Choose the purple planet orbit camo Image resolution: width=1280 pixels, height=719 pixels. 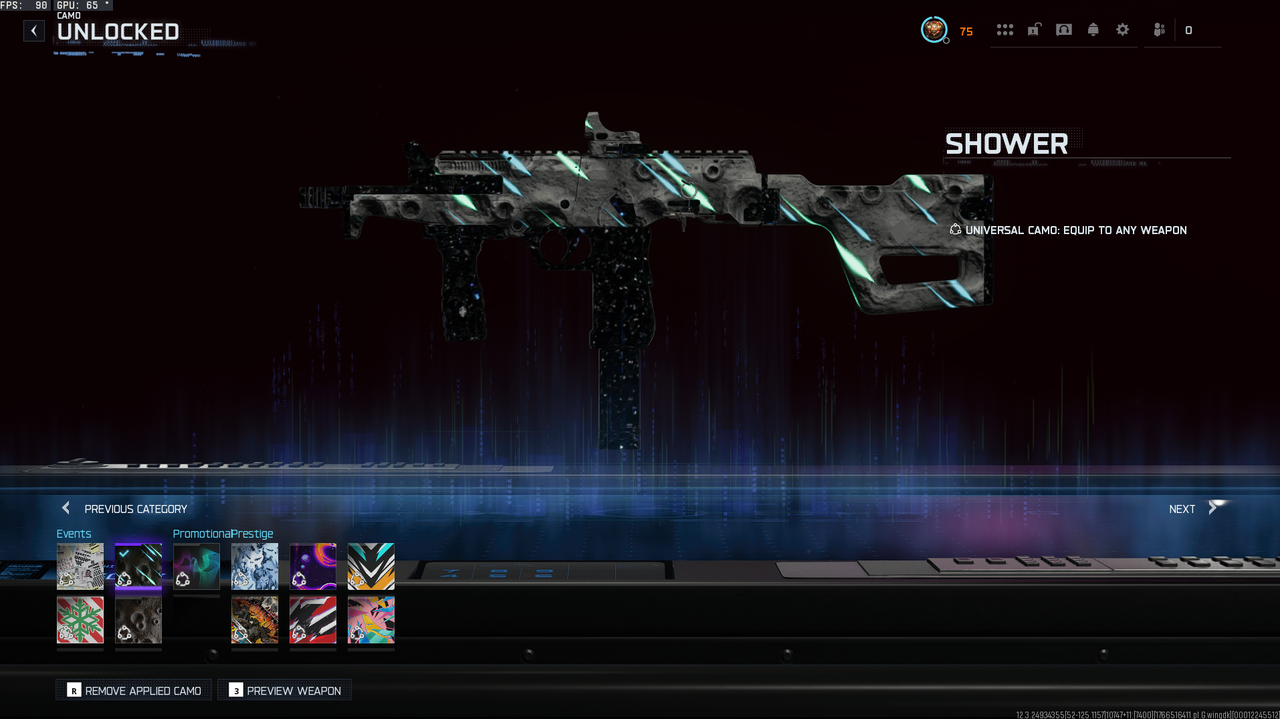pyautogui.click(x=313, y=566)
